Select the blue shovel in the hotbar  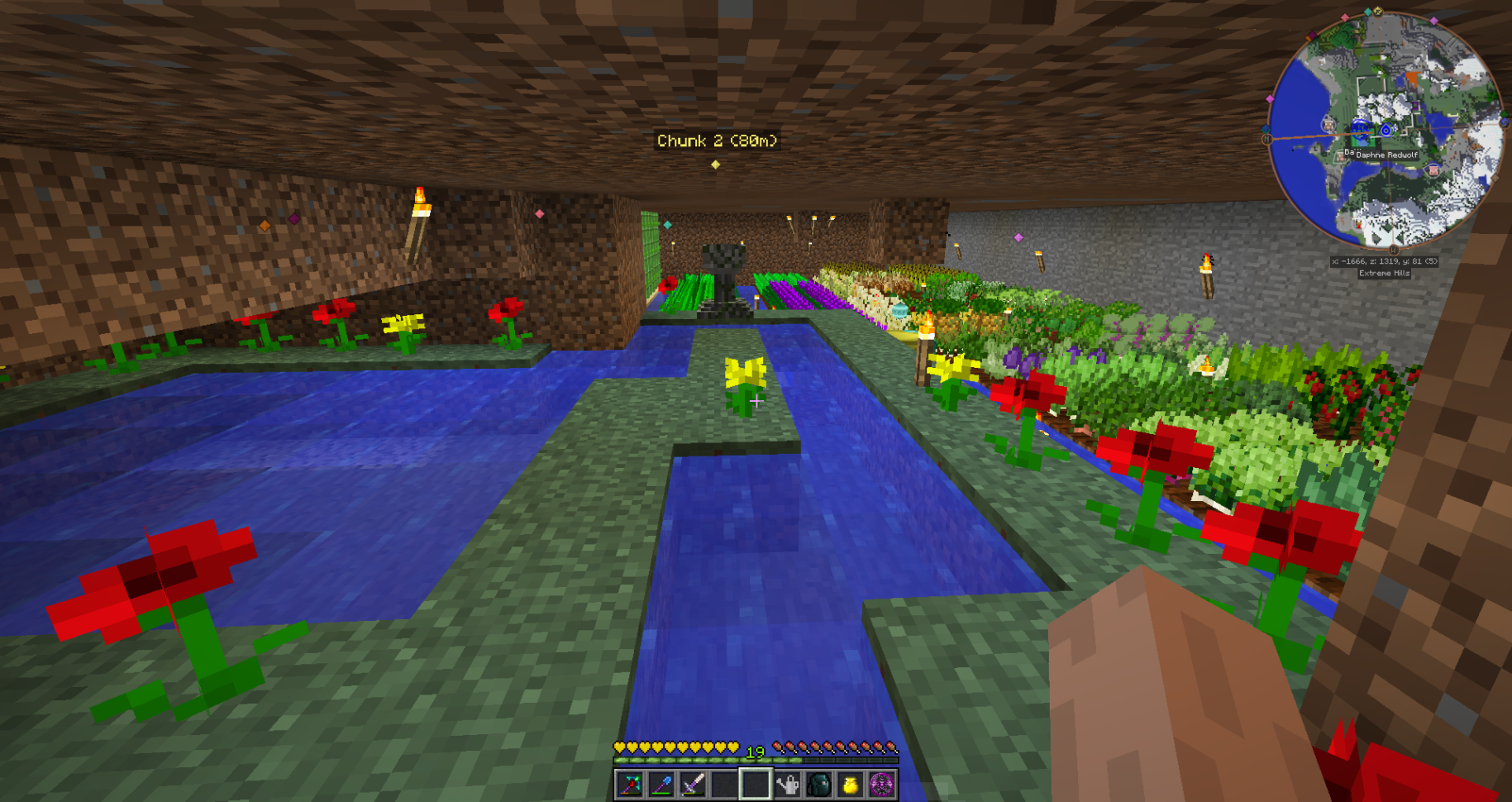[662, 785]
